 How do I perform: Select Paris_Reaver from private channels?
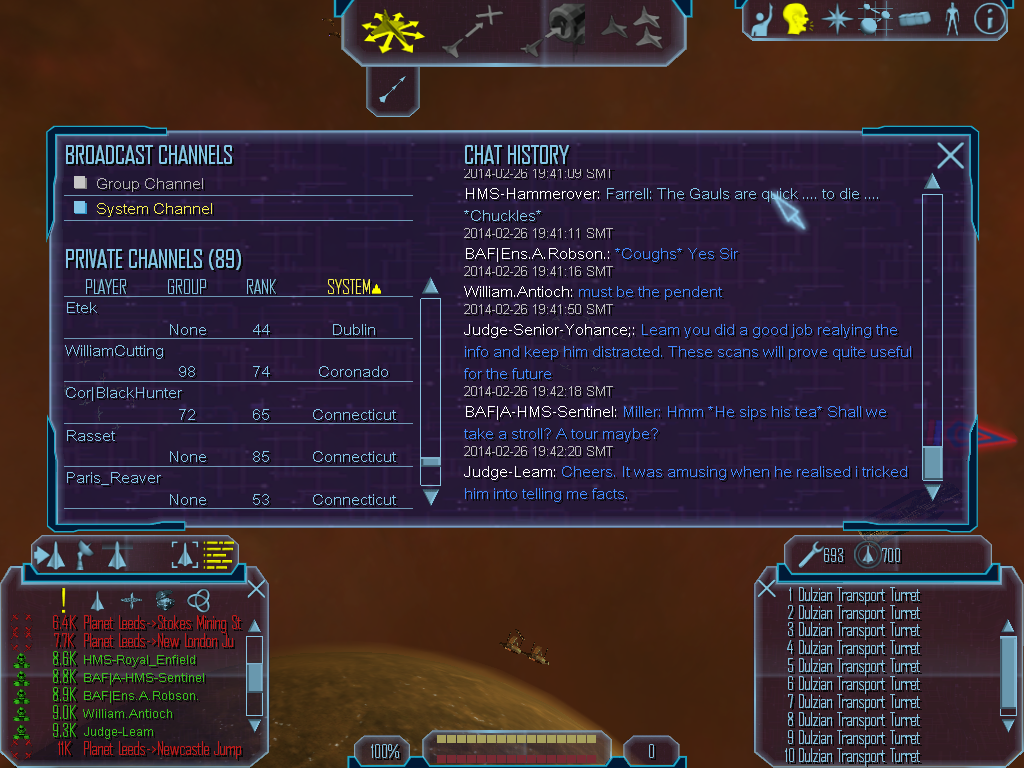(x=113, y=478)
